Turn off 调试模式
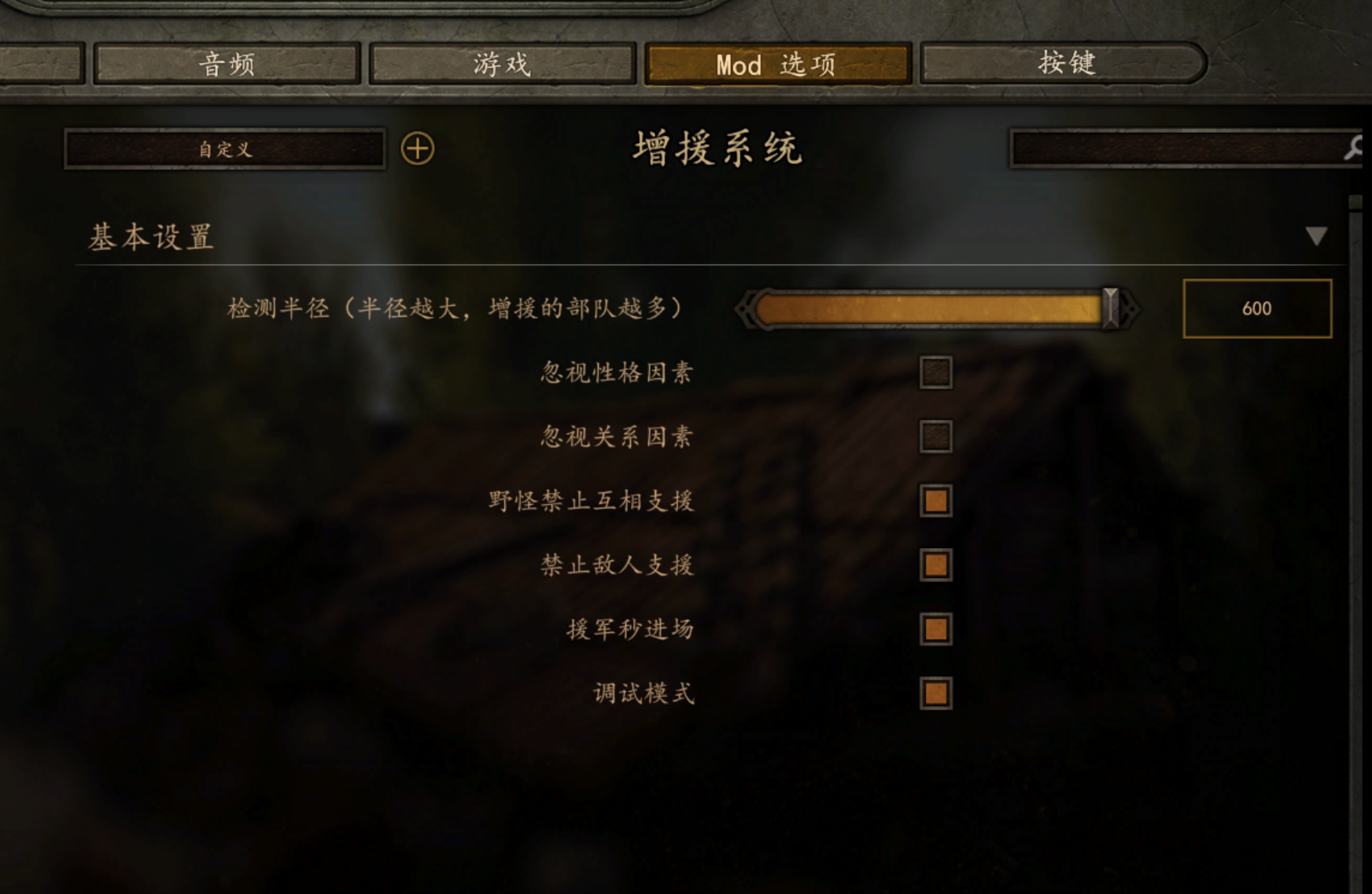Viewport: 1372px width, 894px height. point(935,693)
